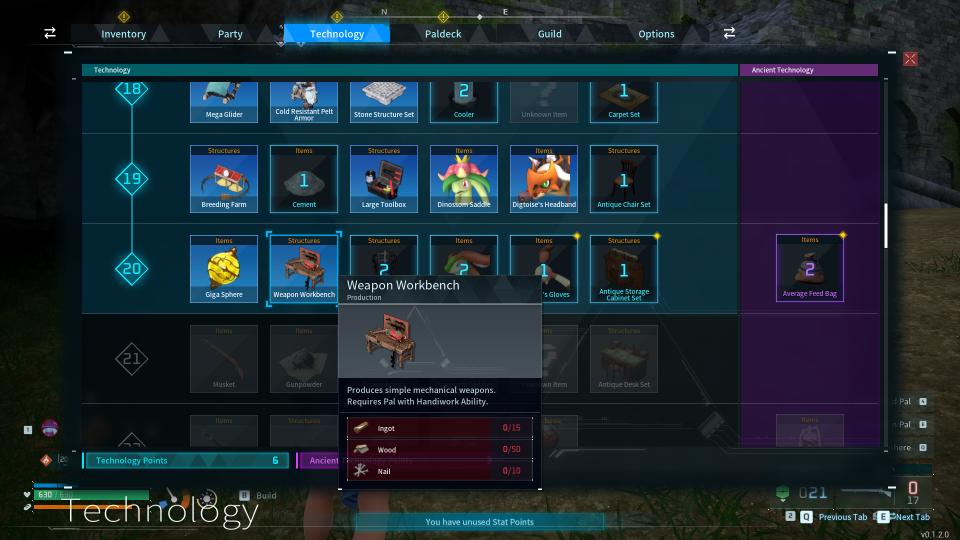Choose the Cold Resistant Pelt Armor tile
Viewport: 960px width, 540px height.
tap(304, 101)
